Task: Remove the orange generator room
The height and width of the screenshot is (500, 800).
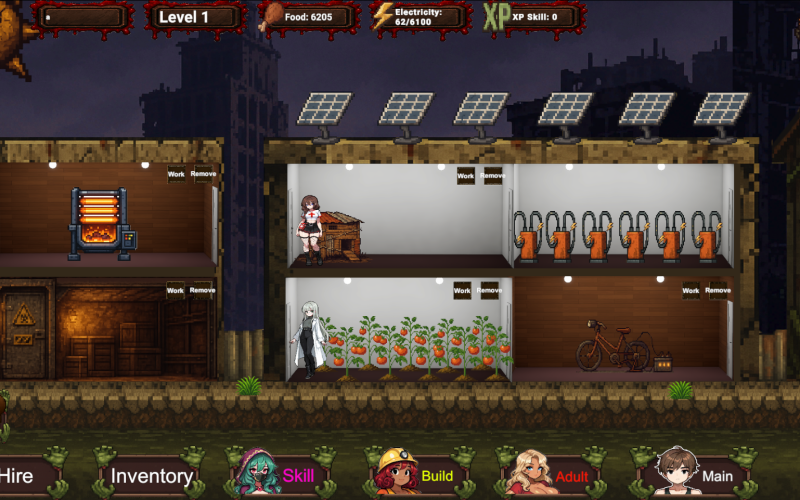Action: pos(718,176)
